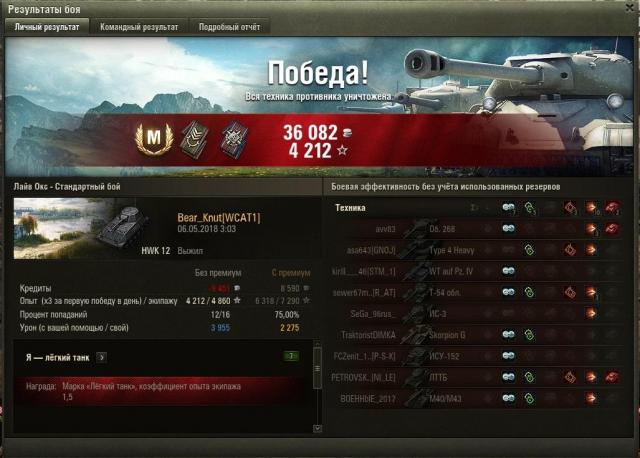Expand the 'Я — лёгкий танк' mission arrow
The image size is (640, 458).
point(102,356)
